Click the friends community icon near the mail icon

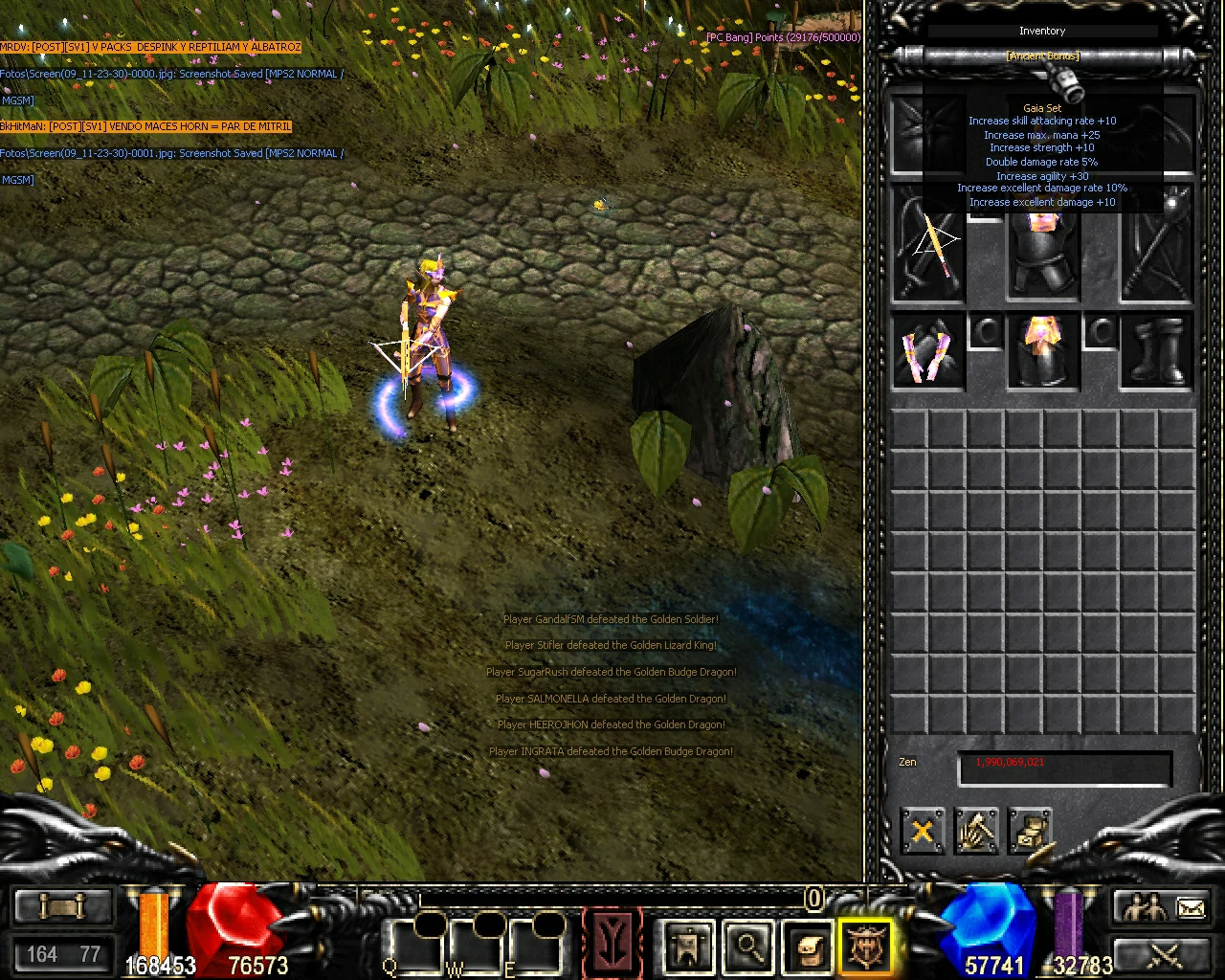coord(1139,904)
